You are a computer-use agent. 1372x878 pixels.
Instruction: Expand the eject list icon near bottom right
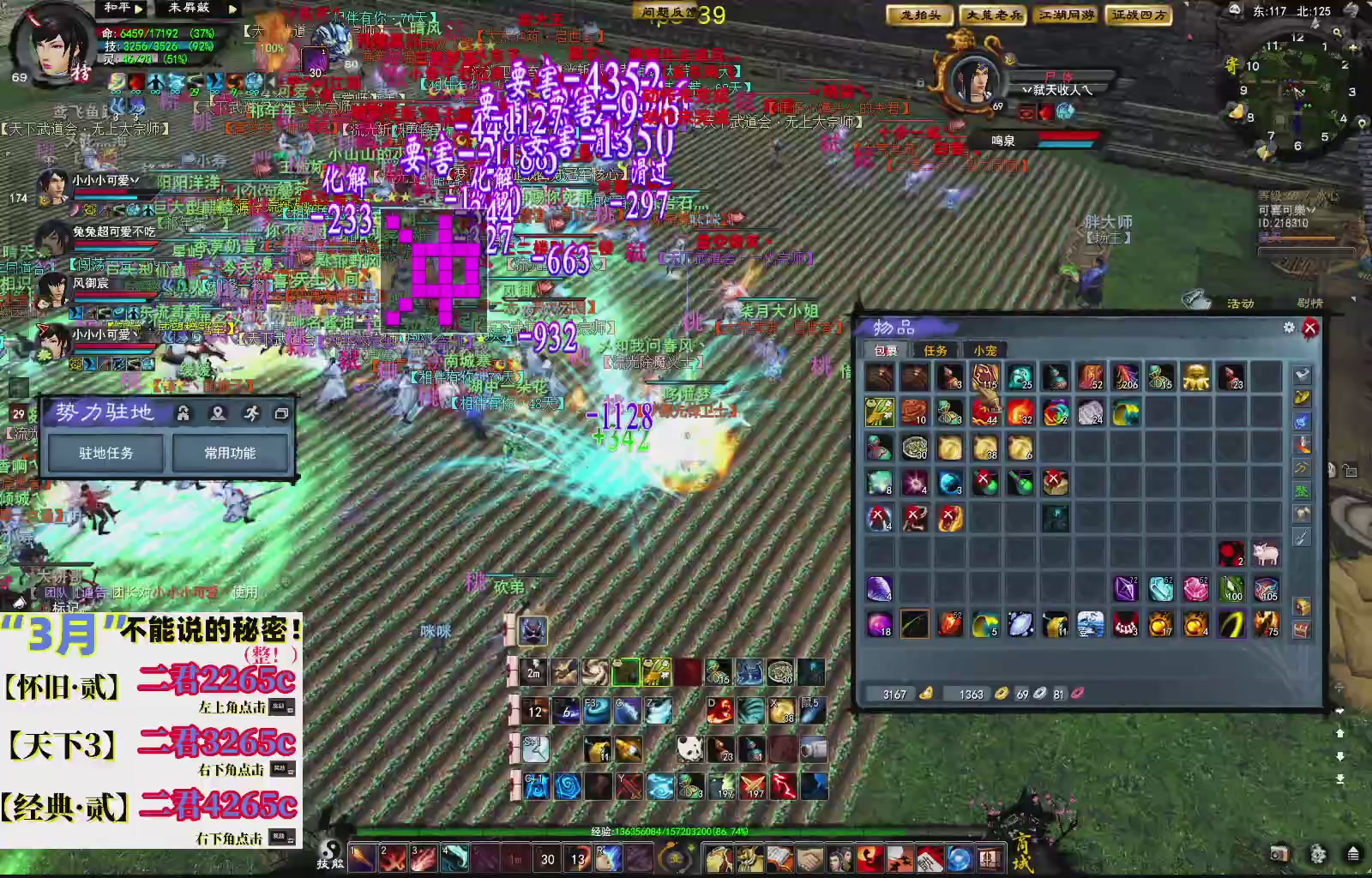[x=1353, y=854]
